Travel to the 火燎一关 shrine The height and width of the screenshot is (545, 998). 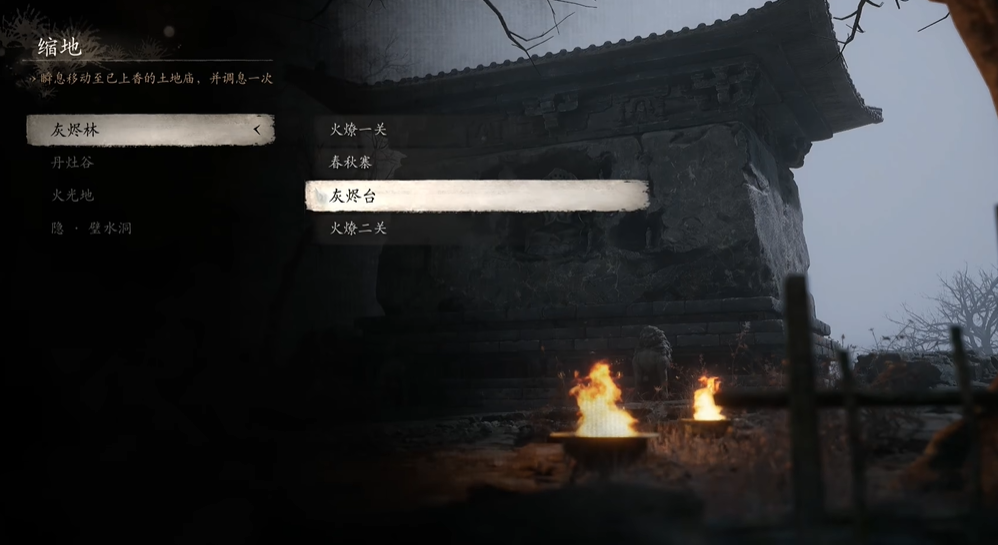click(x=358, y=129)
